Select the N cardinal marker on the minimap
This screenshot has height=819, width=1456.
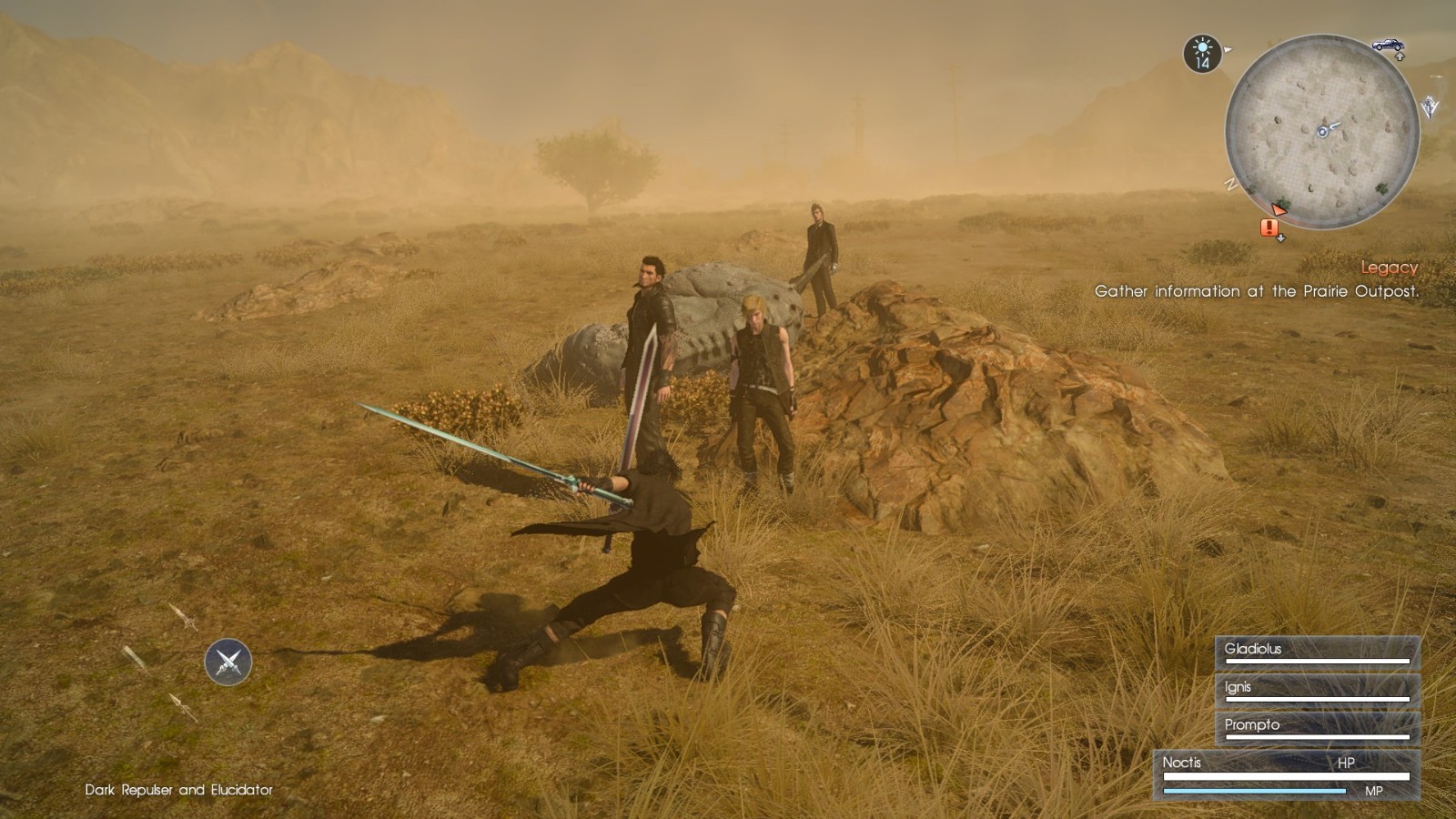click(1229, 185)
